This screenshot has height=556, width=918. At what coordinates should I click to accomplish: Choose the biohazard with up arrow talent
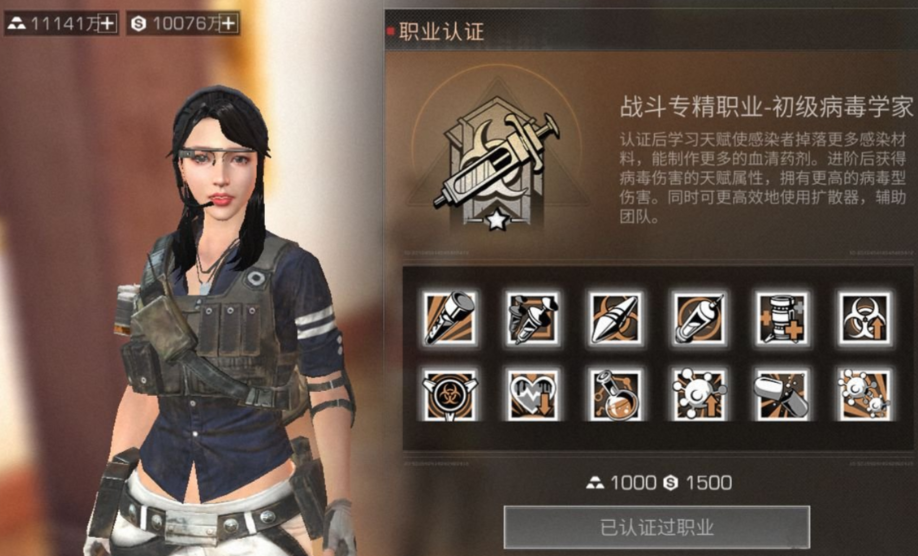[865, 318]
